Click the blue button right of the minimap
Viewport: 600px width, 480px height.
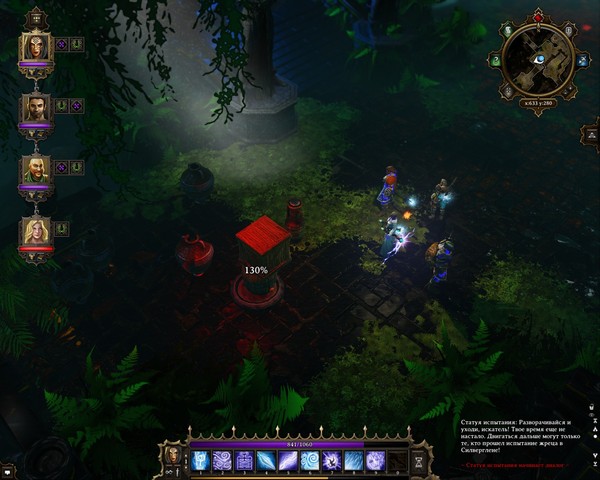582,60
